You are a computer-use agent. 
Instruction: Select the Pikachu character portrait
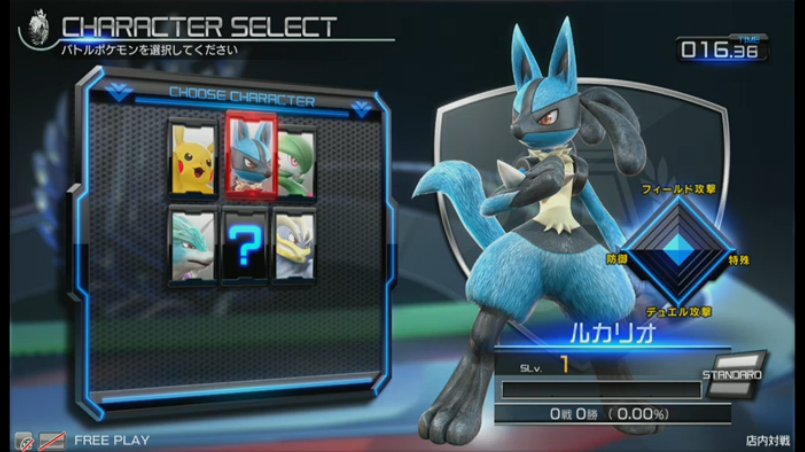coord(191,158)
